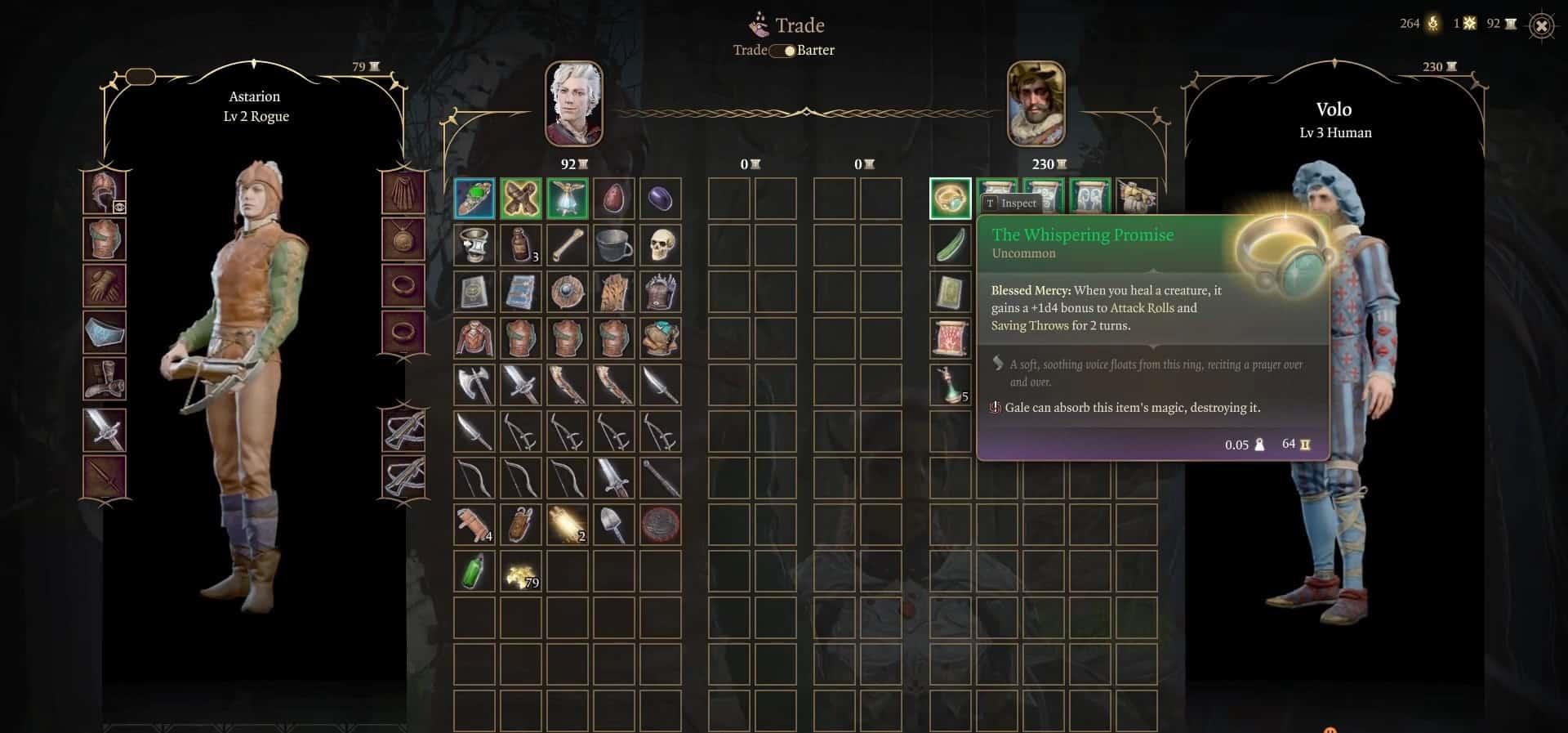Image resolution: width=1568 pixels, height=733 pixels.
Task: Select Volo's red scroll
Action: click(x=951, y=338)
